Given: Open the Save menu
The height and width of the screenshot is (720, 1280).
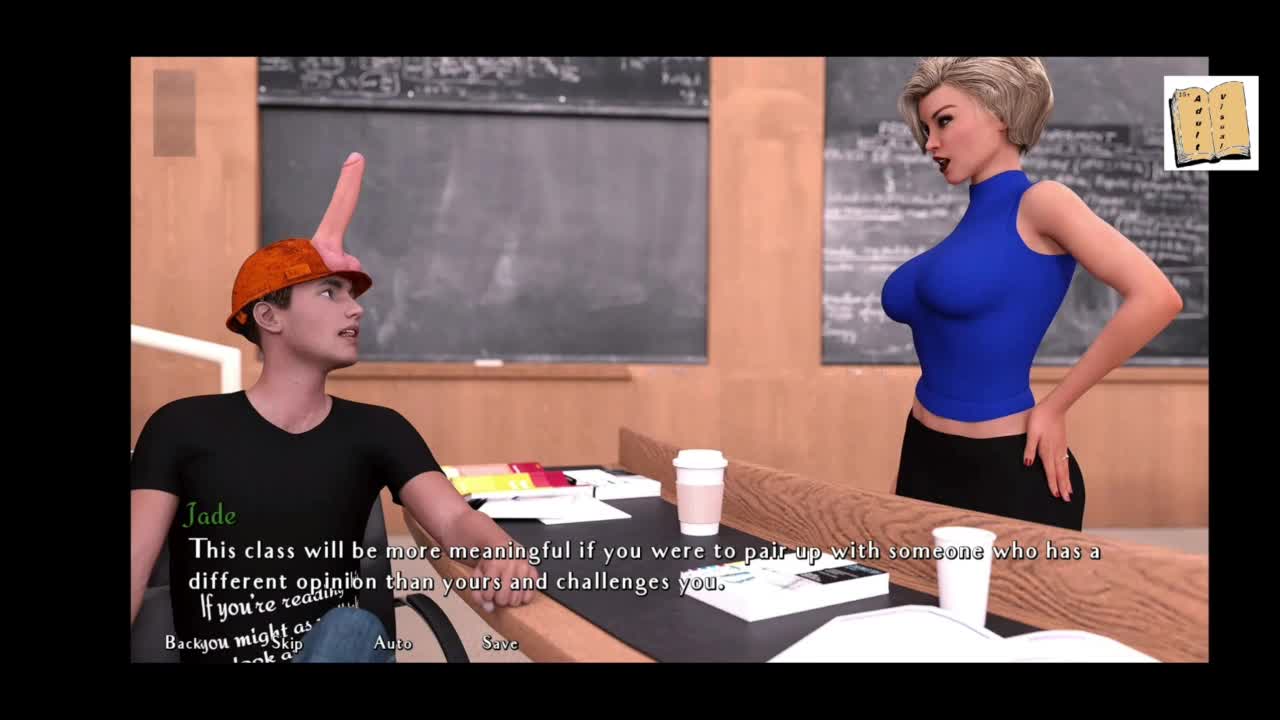Looking at the screenshot, I should click(500, 643).
